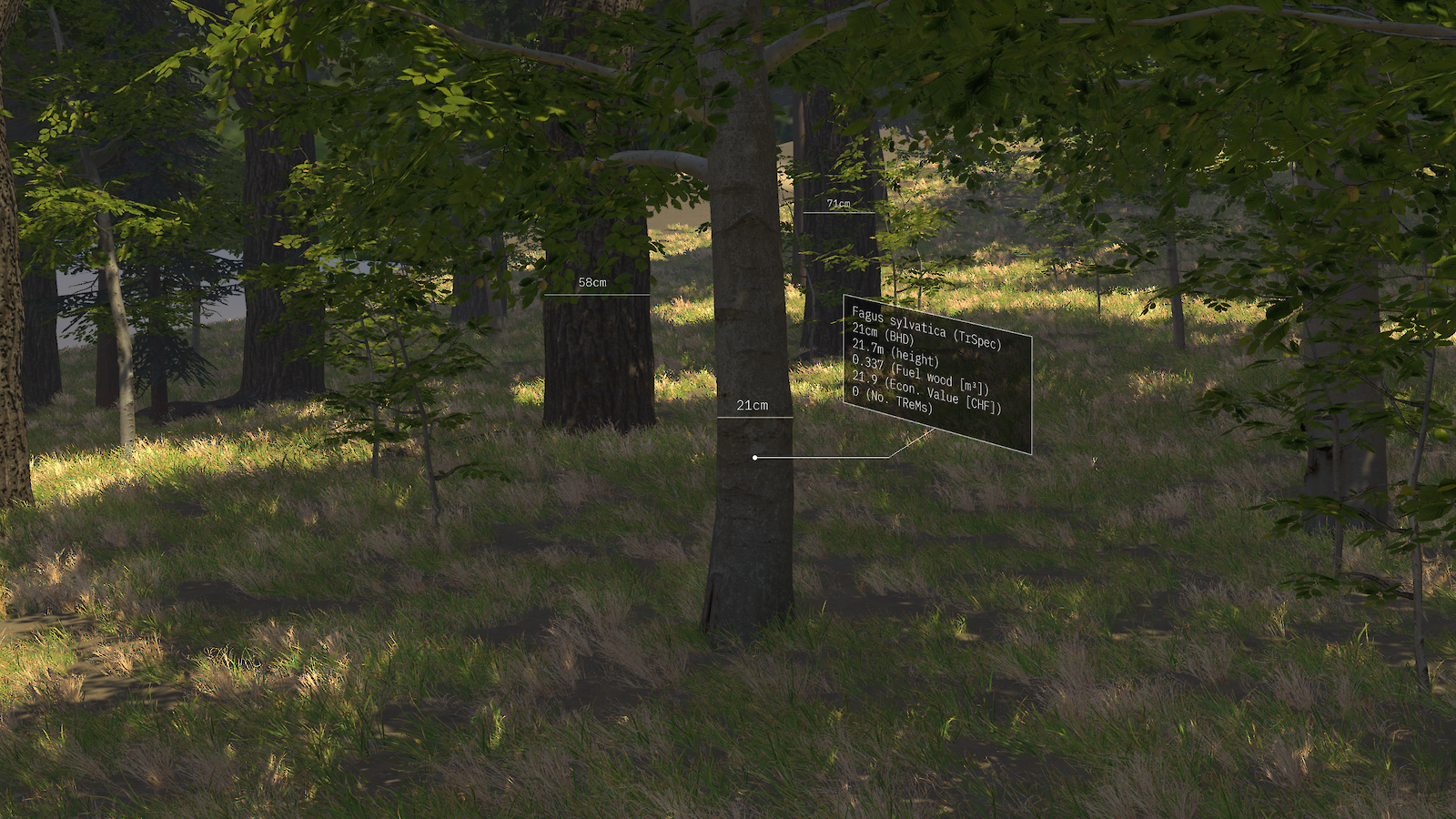This screenshot has height=819, width=1456.
Task: Click the 71cm diameter label
Action: tap(837, 205)
